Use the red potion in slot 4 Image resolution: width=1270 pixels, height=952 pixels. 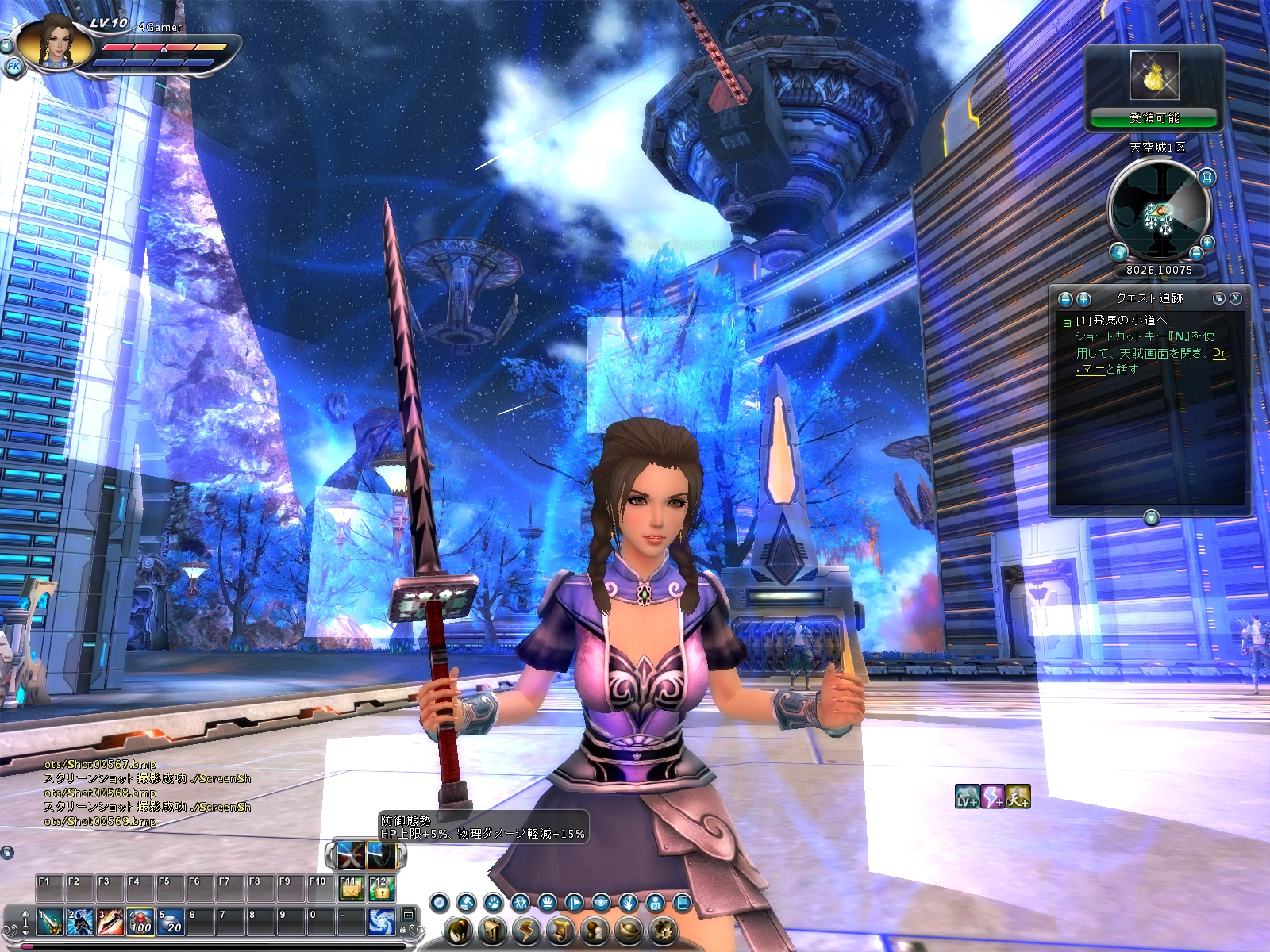point(140,922)
